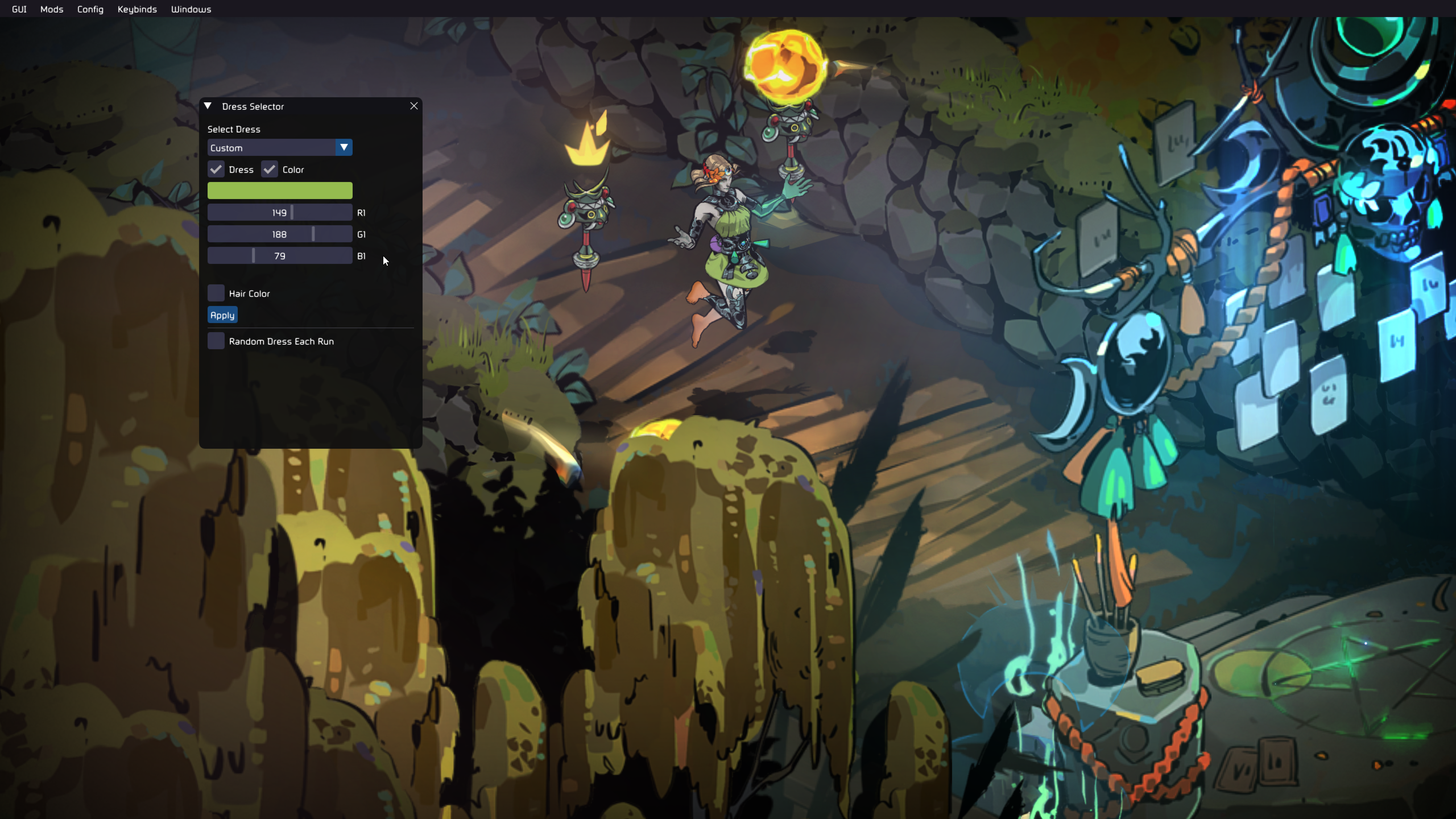Click the G1 green slider
1456x819 pixels.
pos(280,234)
